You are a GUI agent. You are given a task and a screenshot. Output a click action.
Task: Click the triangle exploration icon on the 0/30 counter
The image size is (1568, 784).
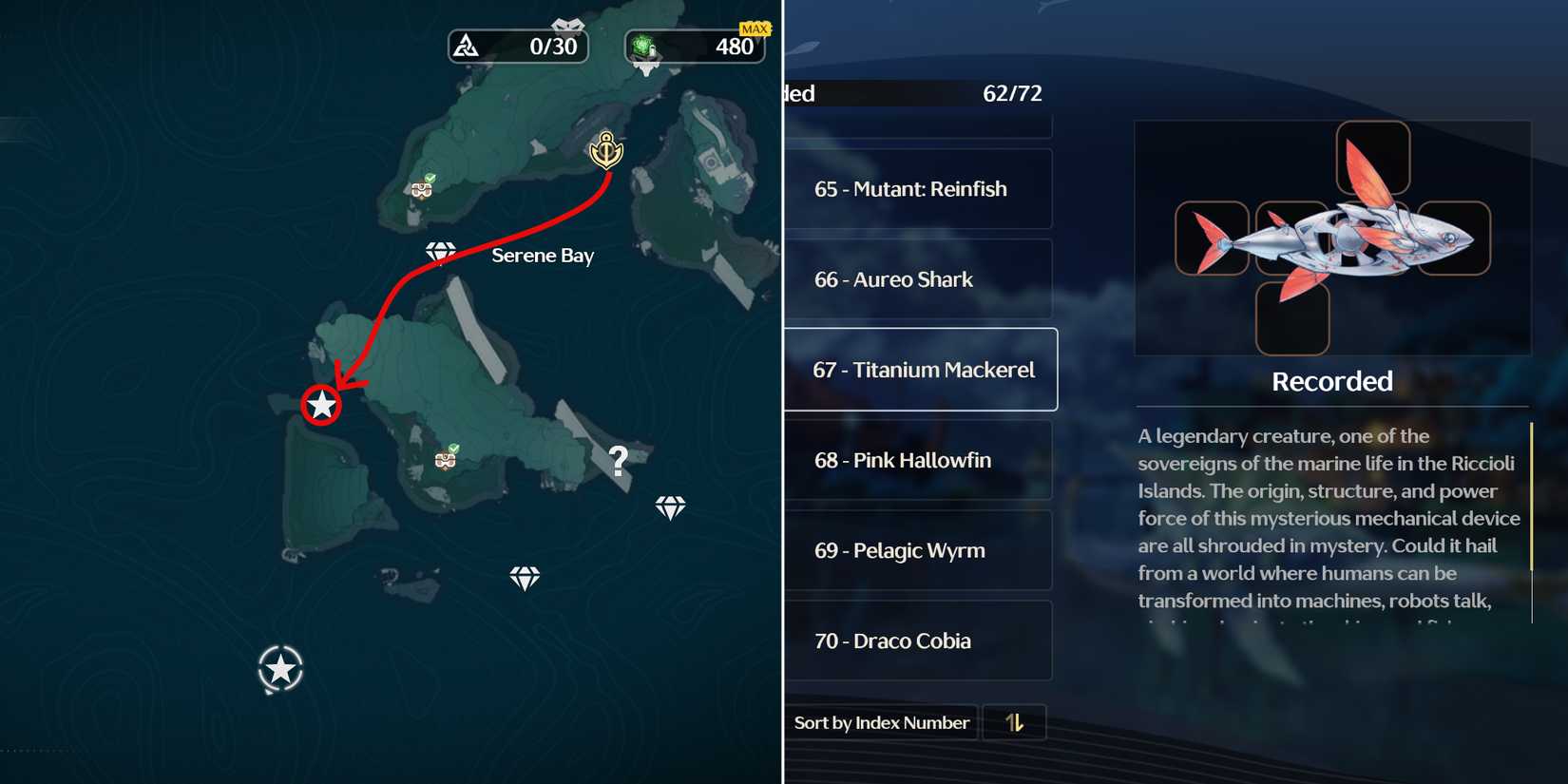(x=468, y=46)
